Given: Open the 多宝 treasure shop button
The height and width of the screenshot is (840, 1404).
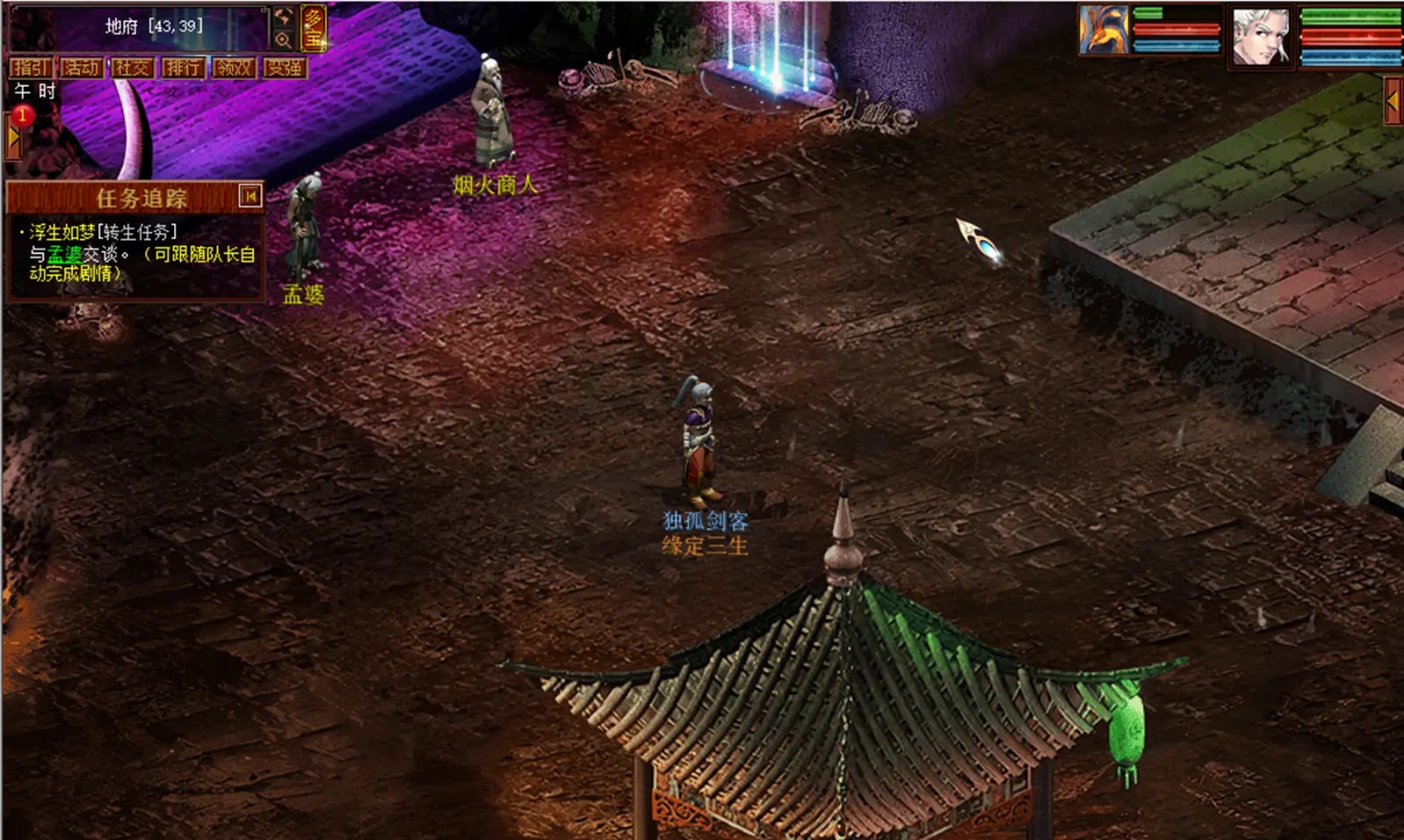Looking at the screenshot, I should [314, 28].
